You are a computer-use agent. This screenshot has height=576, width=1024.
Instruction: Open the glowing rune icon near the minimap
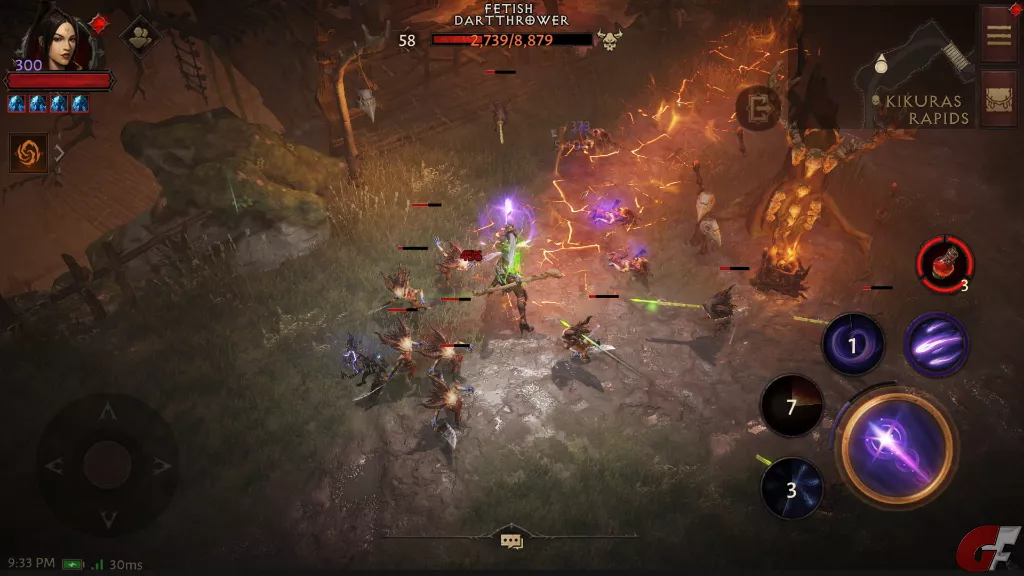coord(759,107)
